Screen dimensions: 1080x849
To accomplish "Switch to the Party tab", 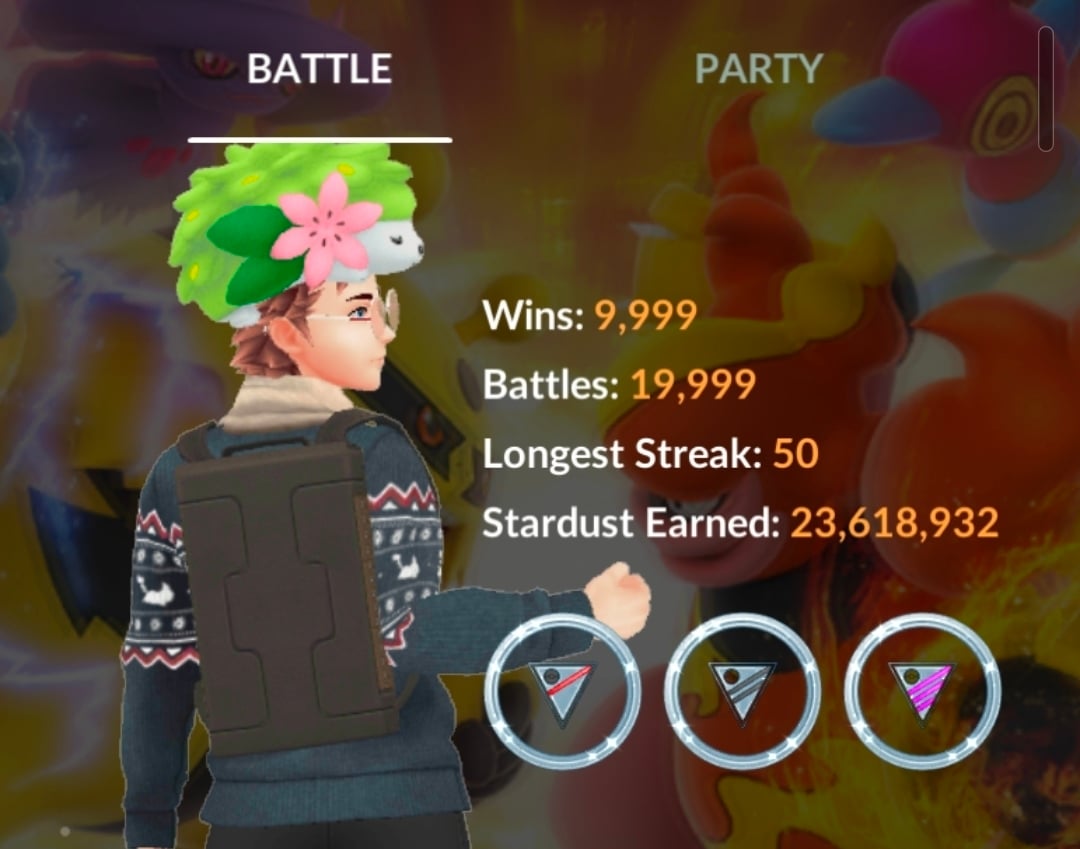I will click(x=758, y=69).
